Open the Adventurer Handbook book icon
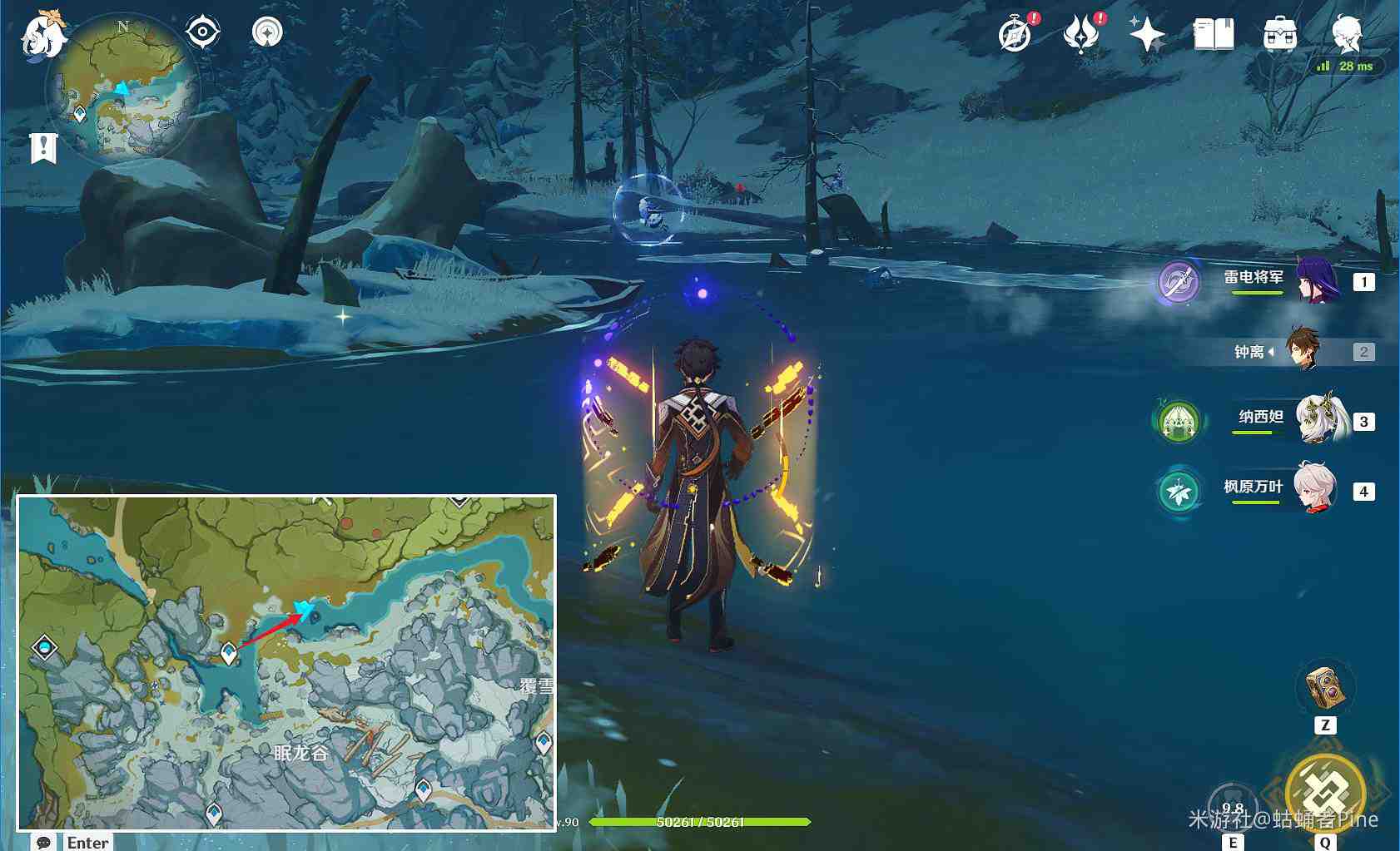 point(1213,35)
